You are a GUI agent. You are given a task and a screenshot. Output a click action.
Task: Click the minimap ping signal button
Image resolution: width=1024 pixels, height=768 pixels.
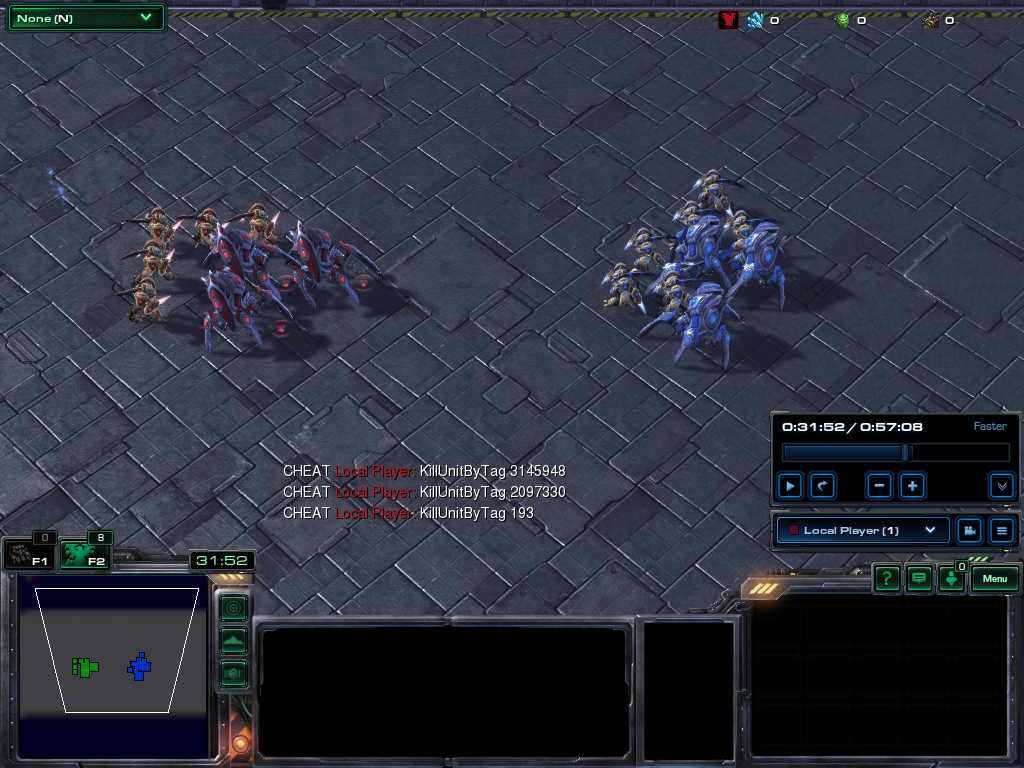pos(233,607)
